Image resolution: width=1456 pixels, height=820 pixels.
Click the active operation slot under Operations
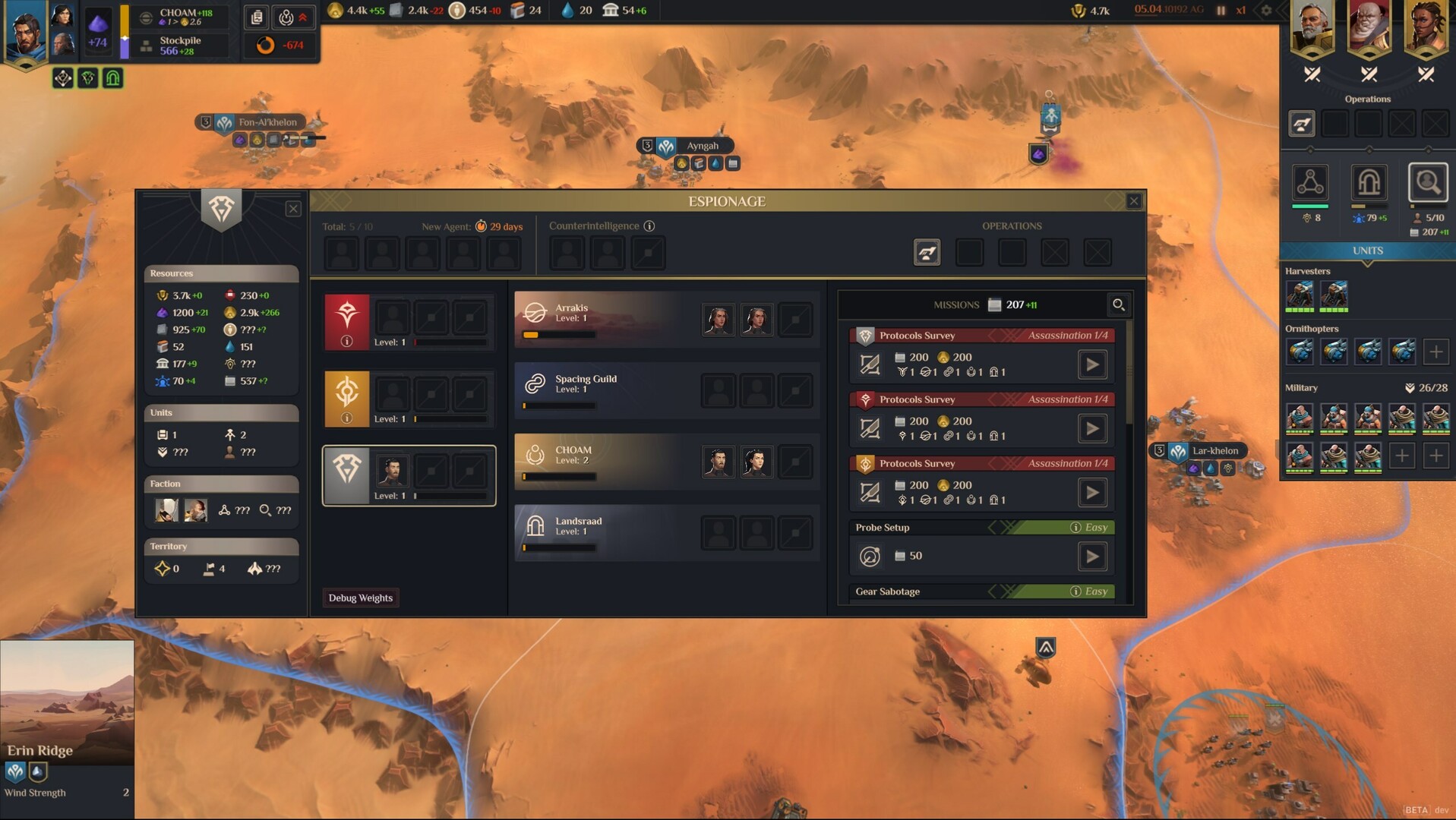pos(1301,123)
